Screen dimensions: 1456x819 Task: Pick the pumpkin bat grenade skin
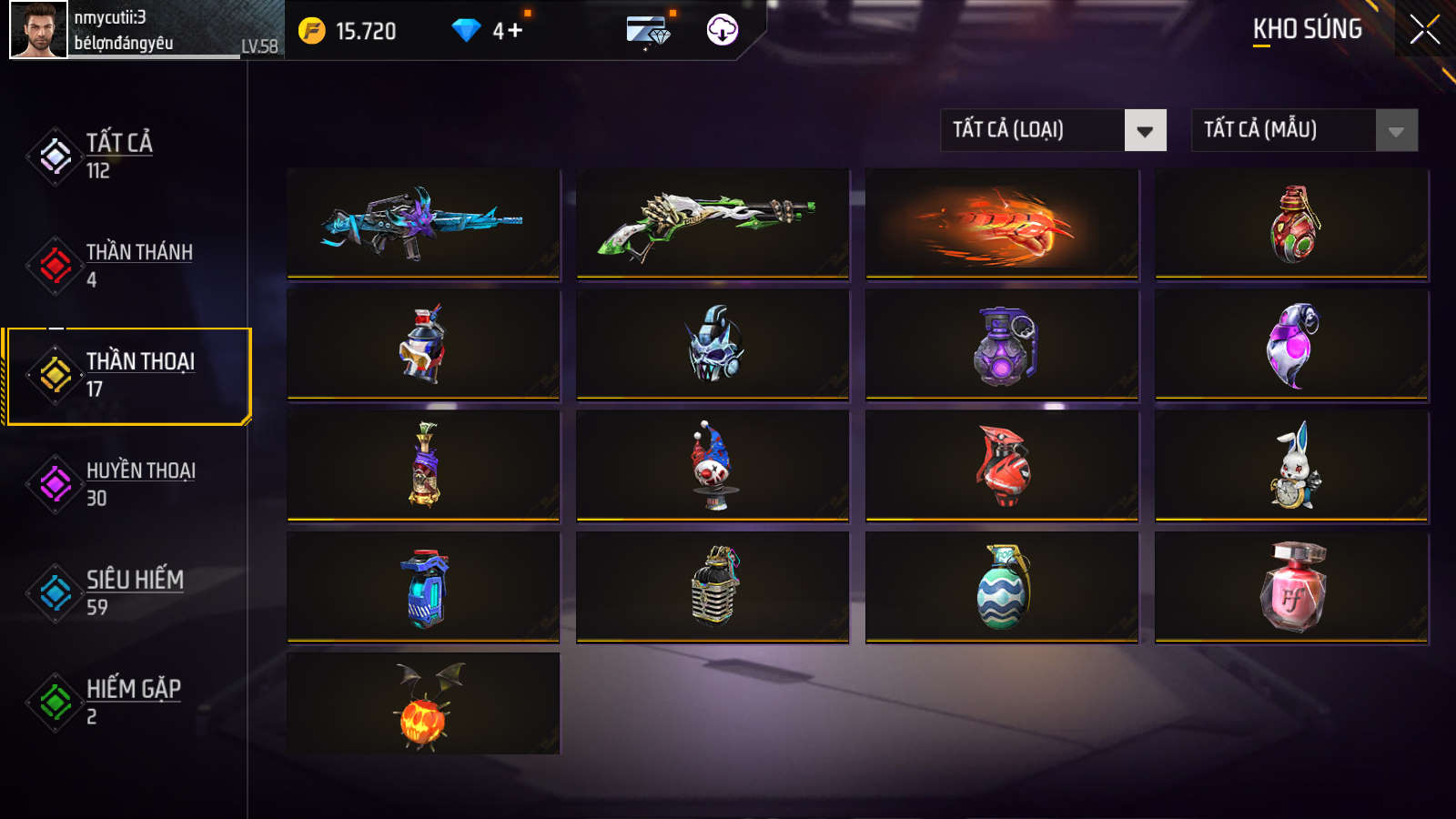click(423, 704)
